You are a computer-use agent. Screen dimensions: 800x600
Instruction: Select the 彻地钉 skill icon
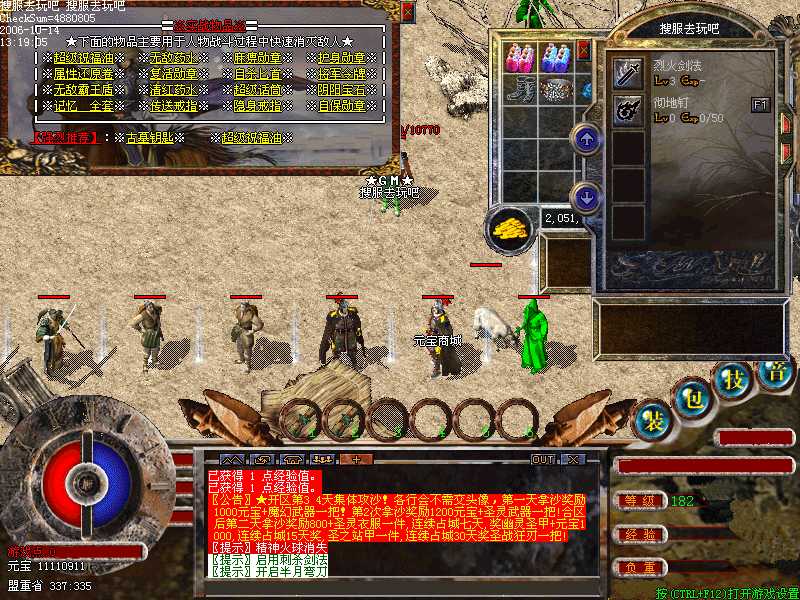tap(628, 108)
